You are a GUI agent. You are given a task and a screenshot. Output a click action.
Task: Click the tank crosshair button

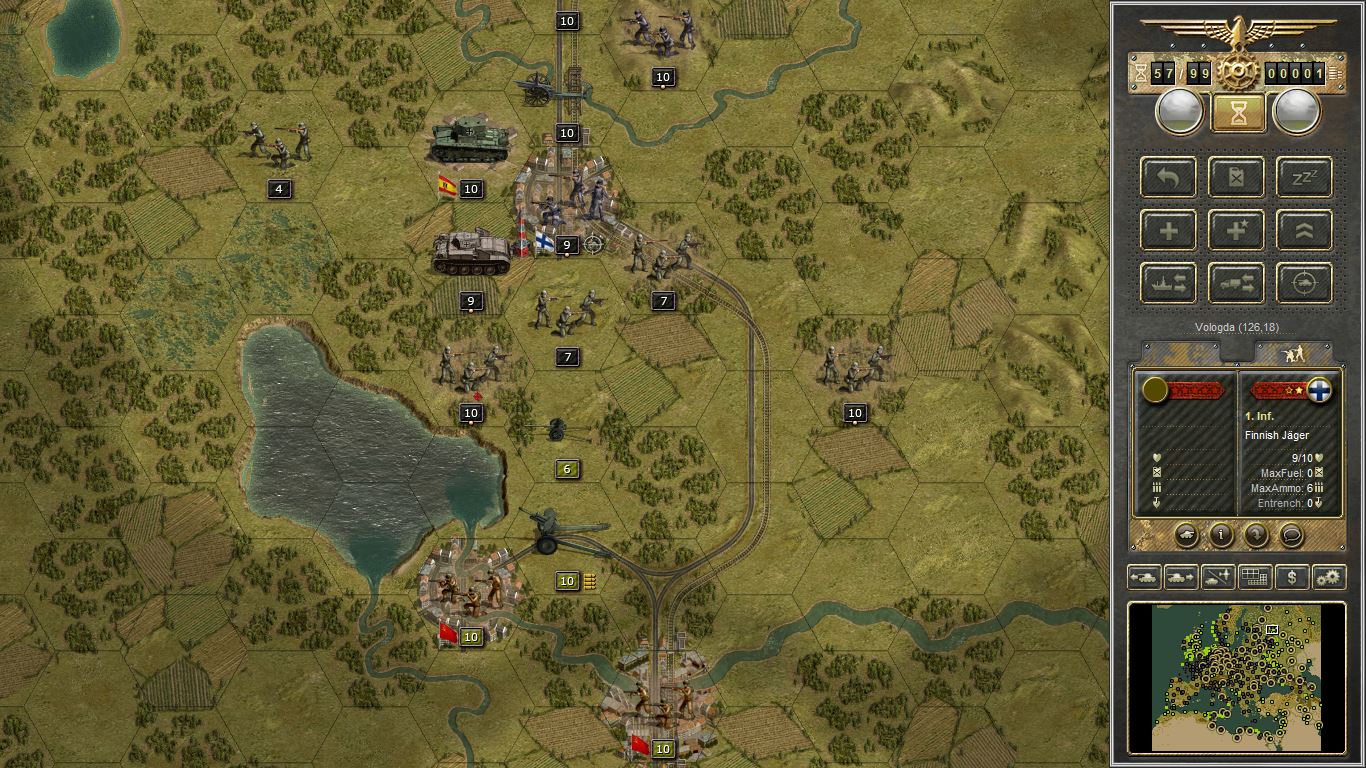(1304, 284)
